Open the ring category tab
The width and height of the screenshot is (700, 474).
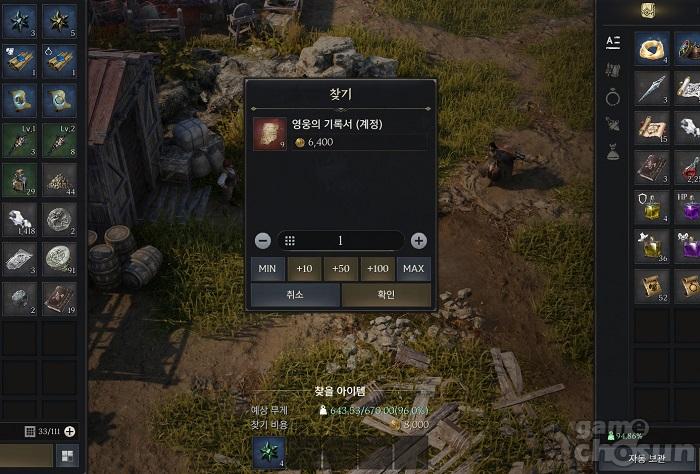(613, 97)
